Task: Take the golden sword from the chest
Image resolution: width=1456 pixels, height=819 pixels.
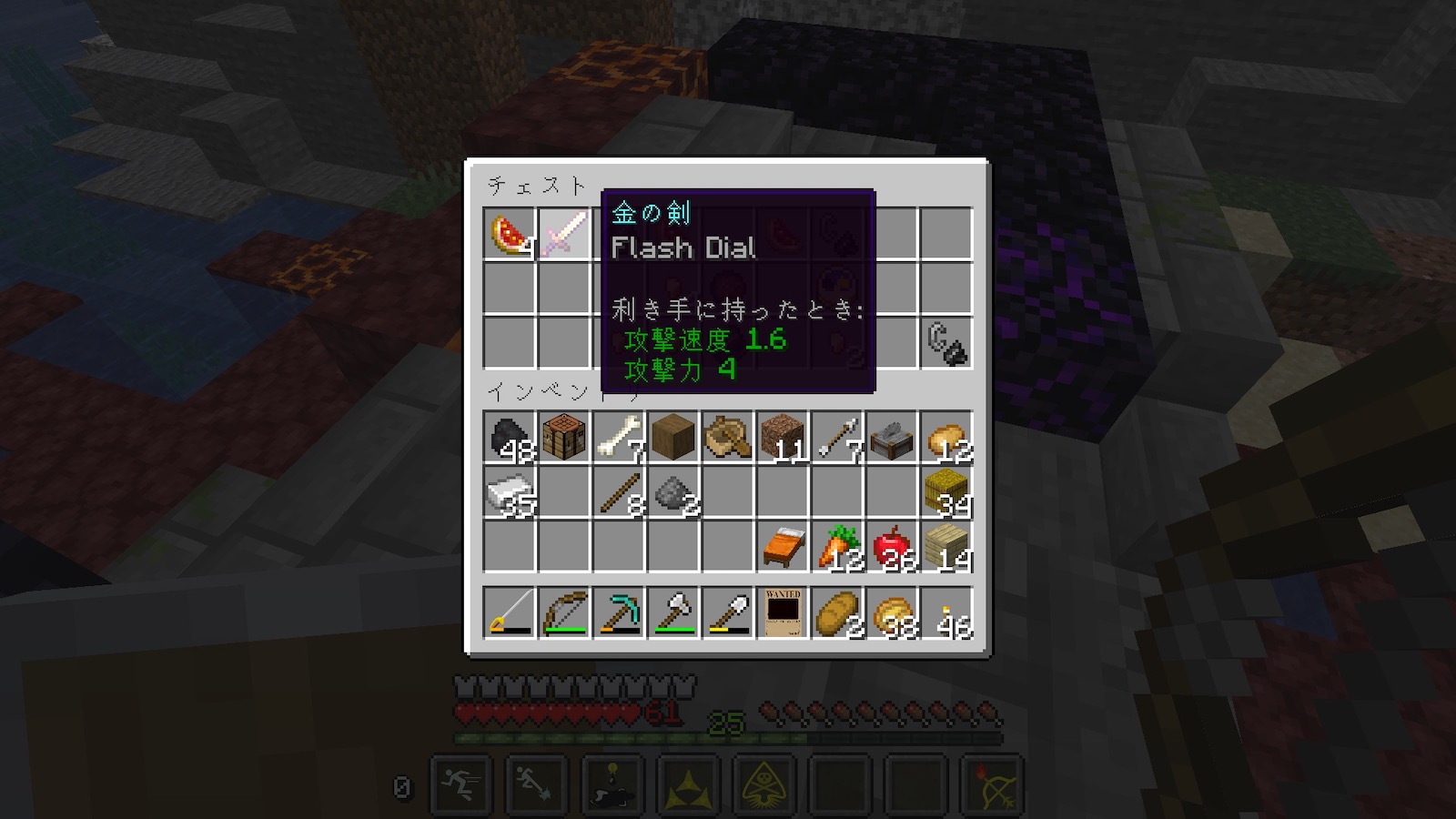Action: [x=564, y=234]
